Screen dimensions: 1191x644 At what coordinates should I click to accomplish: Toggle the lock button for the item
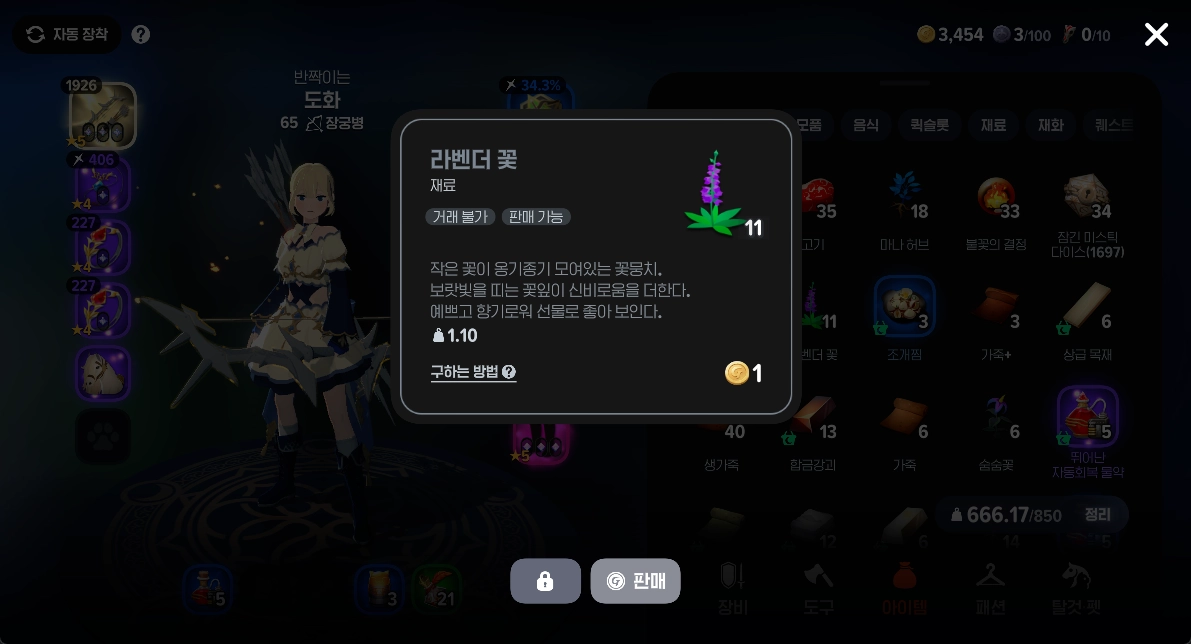545,581
